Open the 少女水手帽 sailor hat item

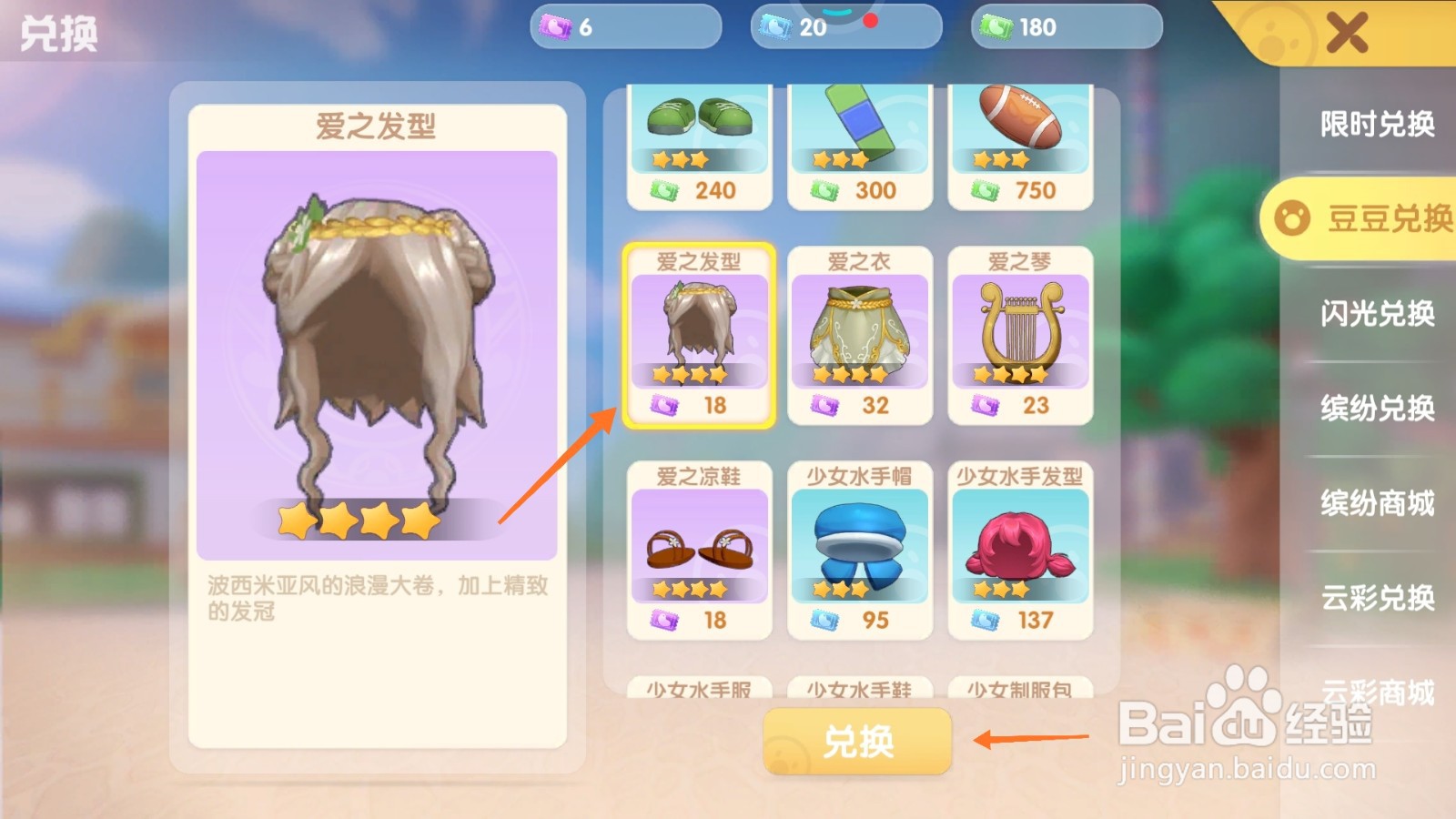[x=859, y=546]
